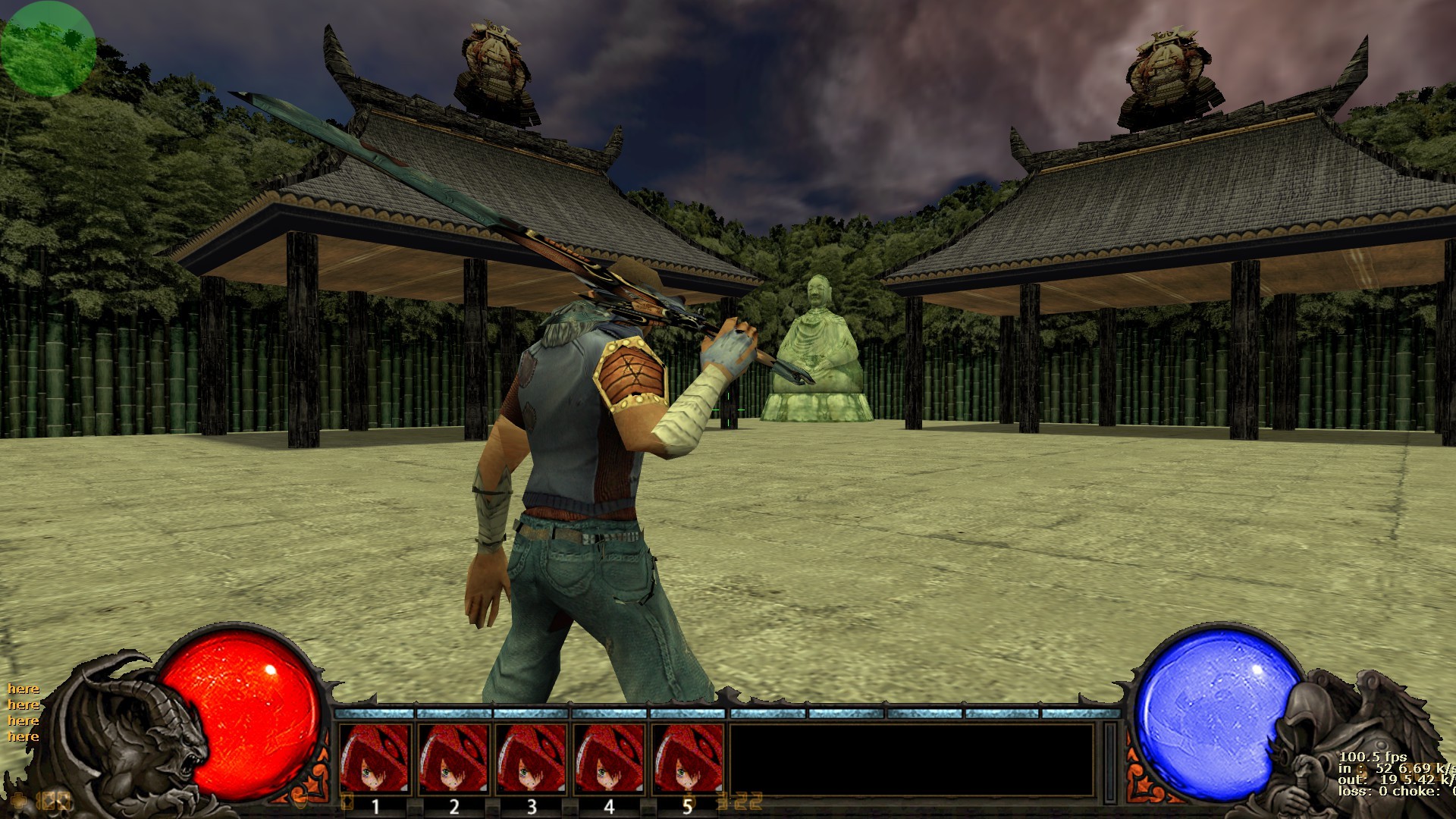Click the blue gem bar above hotbar slot 3
Screen dimensions: 1456x819
532,715
